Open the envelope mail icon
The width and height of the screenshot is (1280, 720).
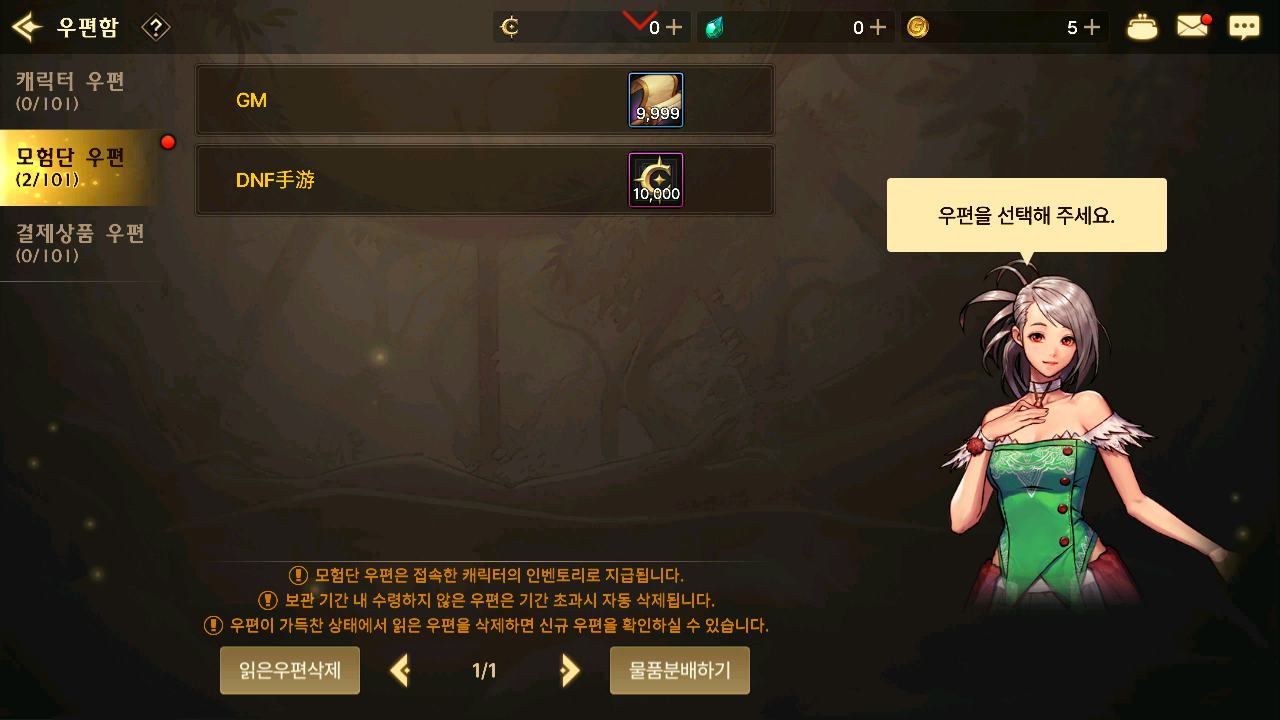click(1192, 27)
